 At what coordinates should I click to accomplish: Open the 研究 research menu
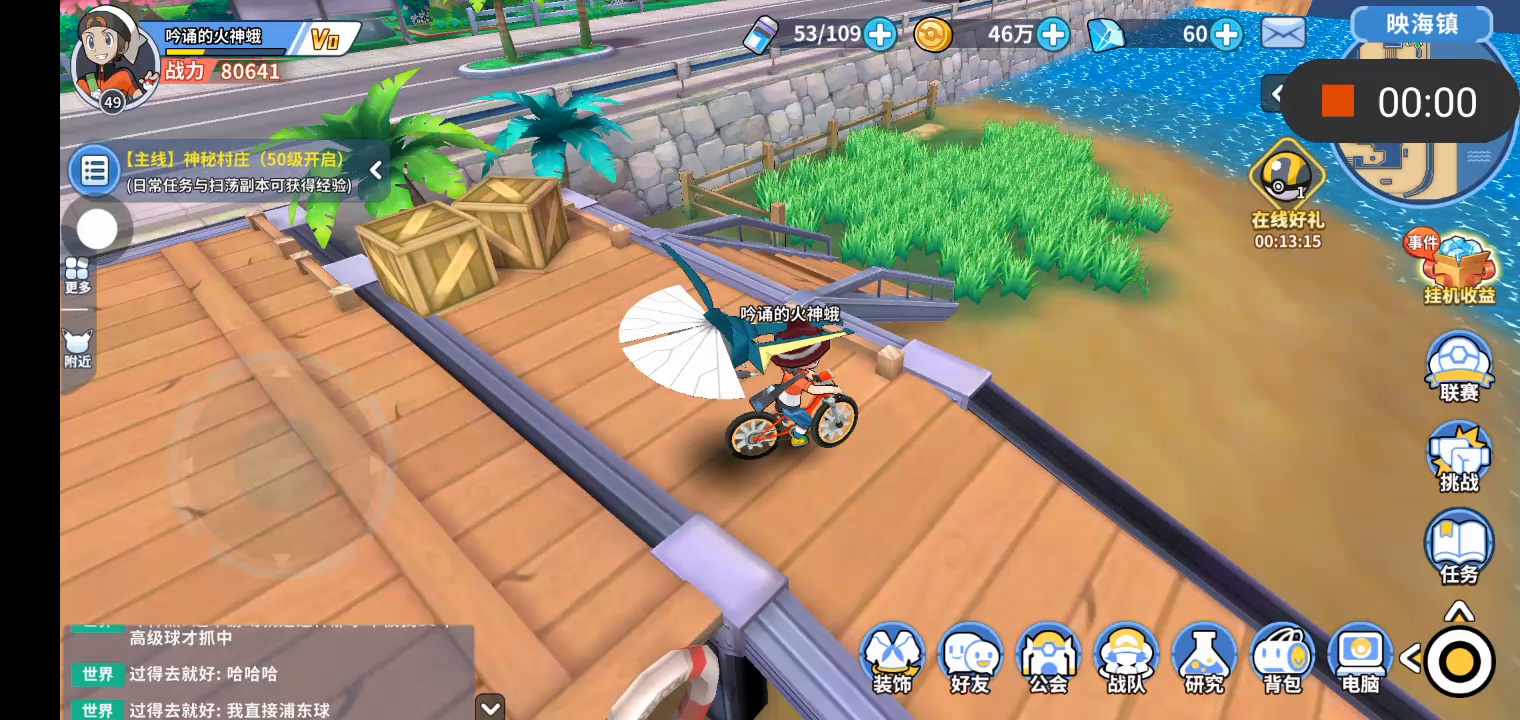coord(1204,657)
